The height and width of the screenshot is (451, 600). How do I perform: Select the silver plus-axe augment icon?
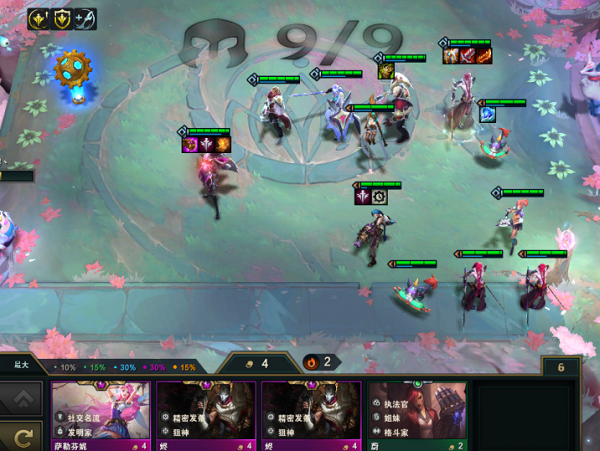[x=85, y=19]
